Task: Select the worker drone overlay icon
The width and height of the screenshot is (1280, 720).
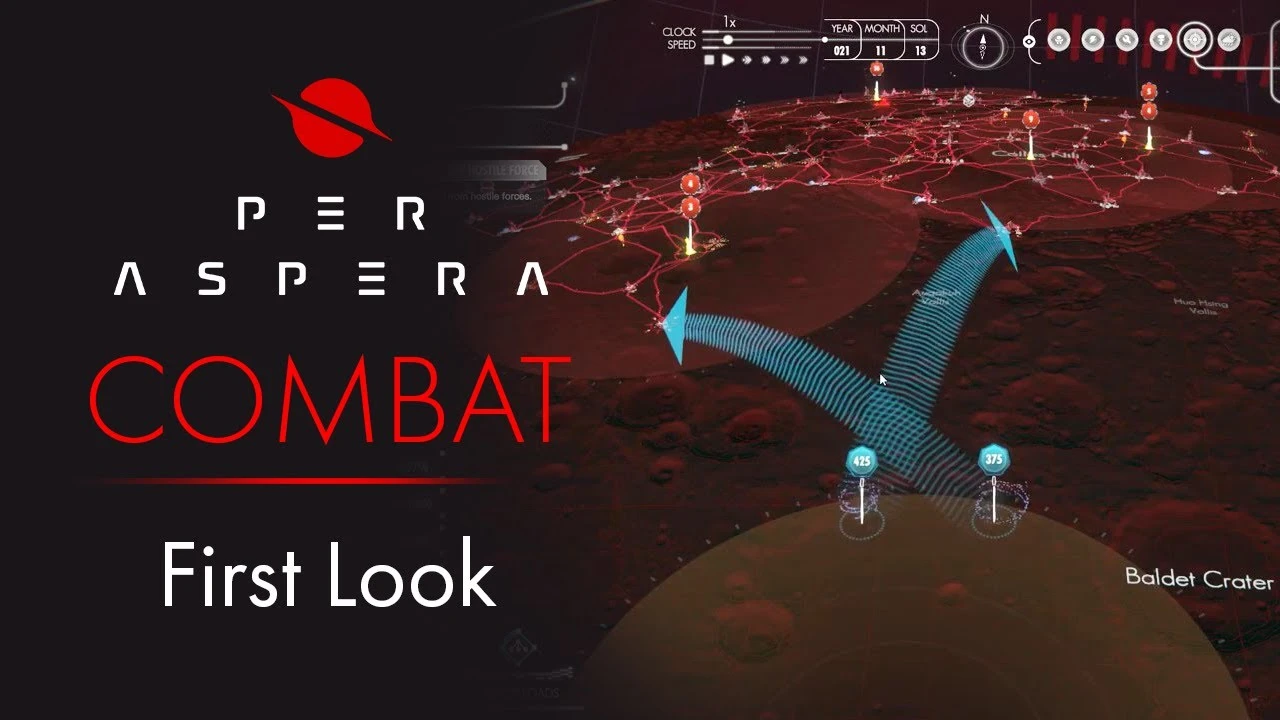Action: coord(1060,40)
